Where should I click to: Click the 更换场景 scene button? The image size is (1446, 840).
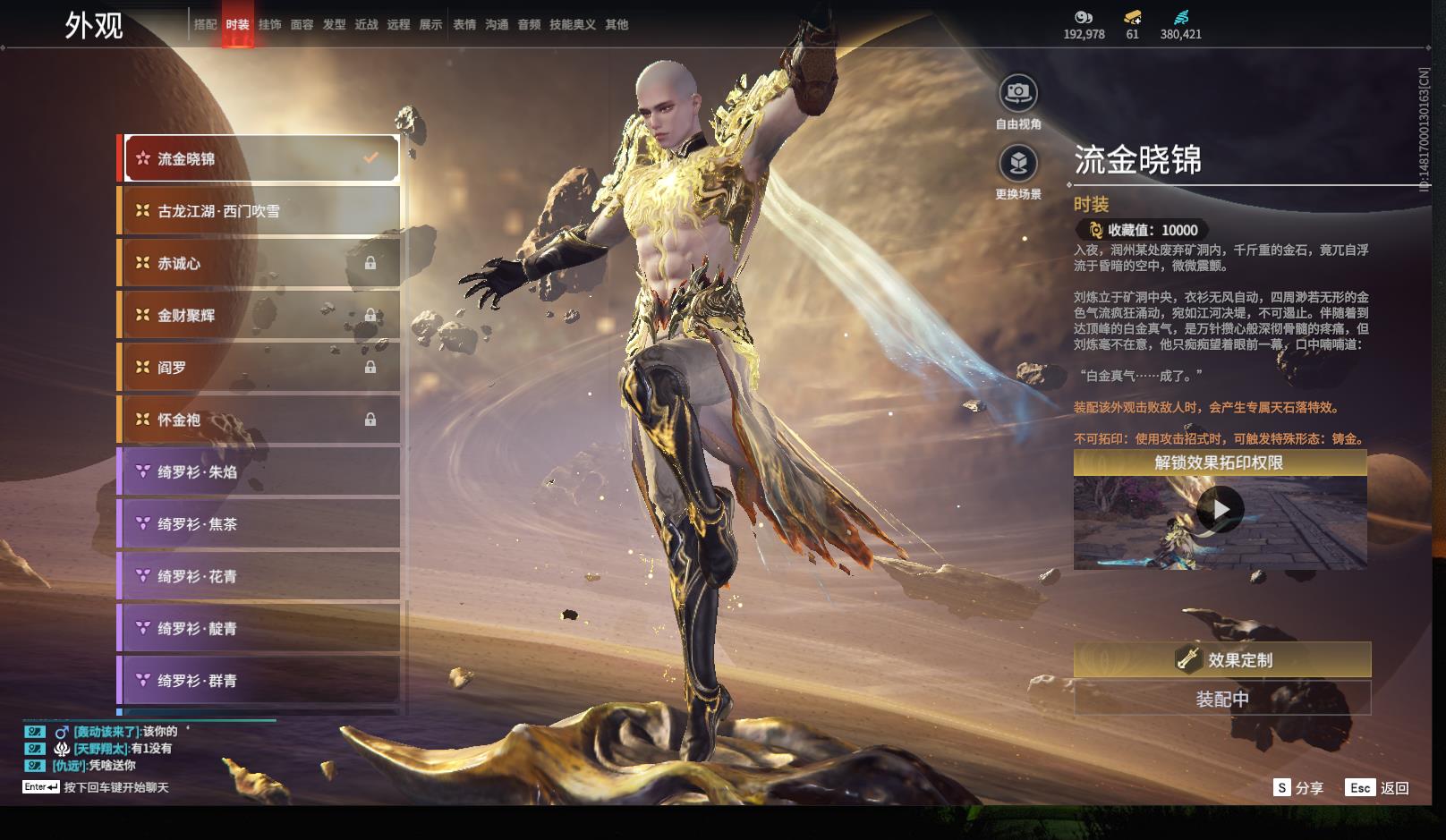pyautogui.click(x=1018, y=164)
